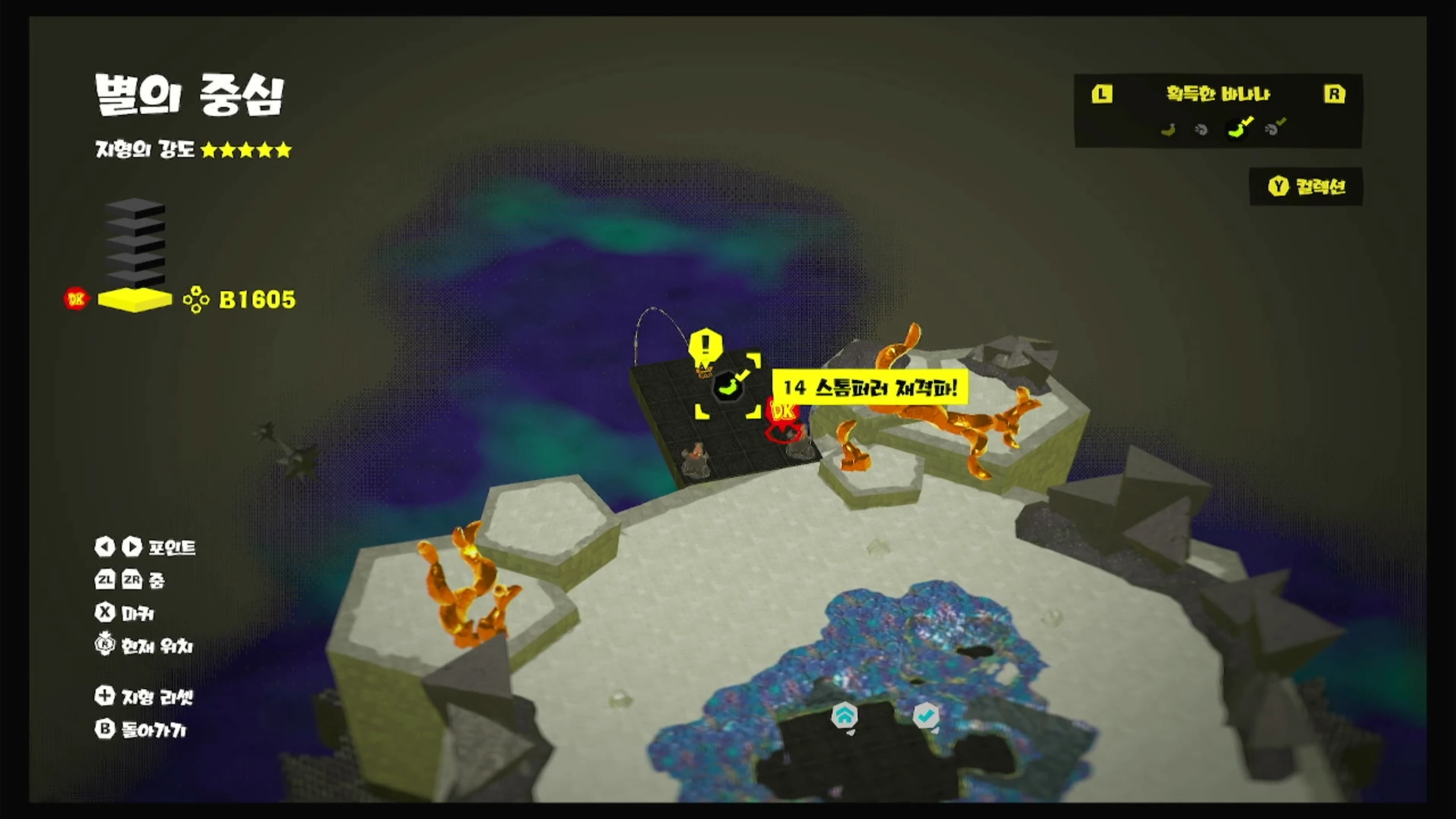Choose the collected fossil filter with checkmark
1456x819 pixels.
(1274, 129)
